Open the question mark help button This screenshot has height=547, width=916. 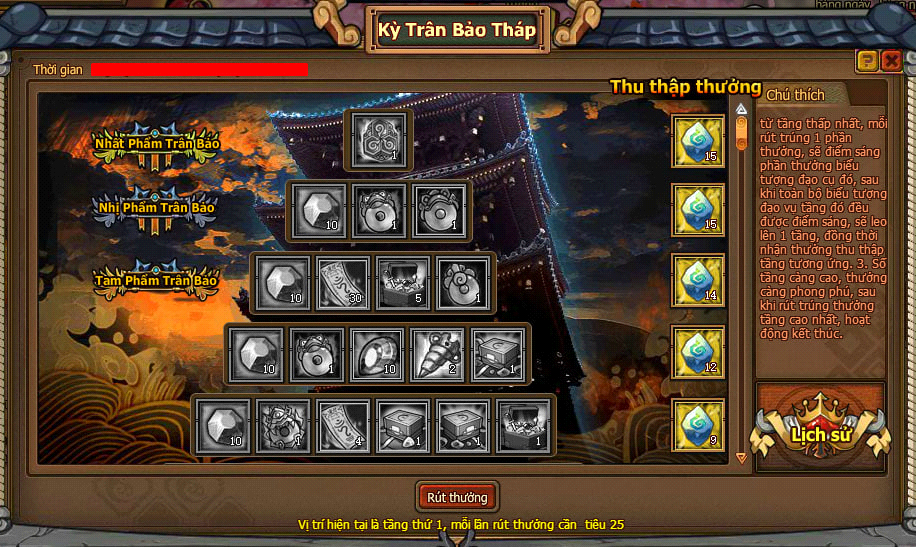[867, 62]
